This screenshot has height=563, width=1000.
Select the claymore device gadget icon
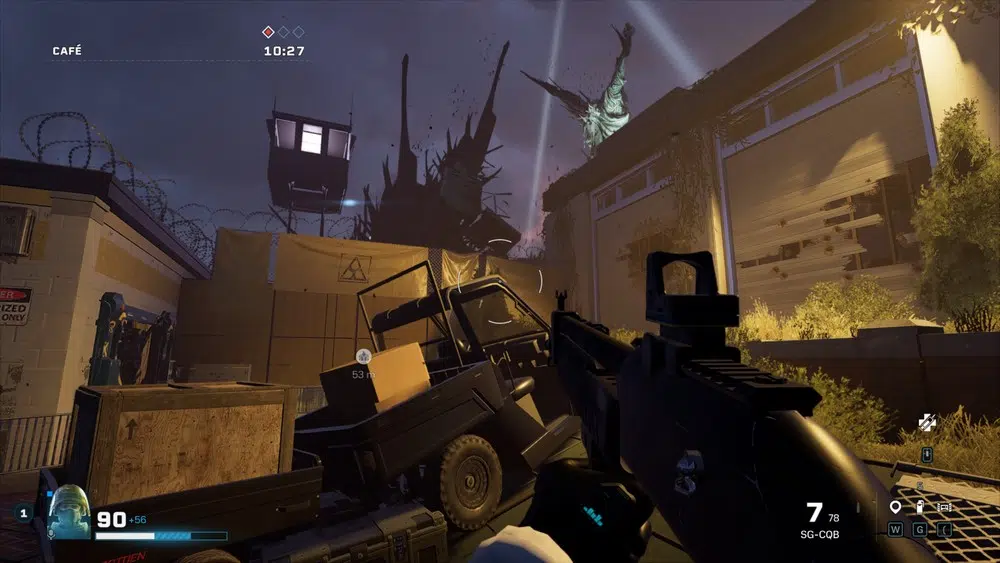click(x=944, y=508)
